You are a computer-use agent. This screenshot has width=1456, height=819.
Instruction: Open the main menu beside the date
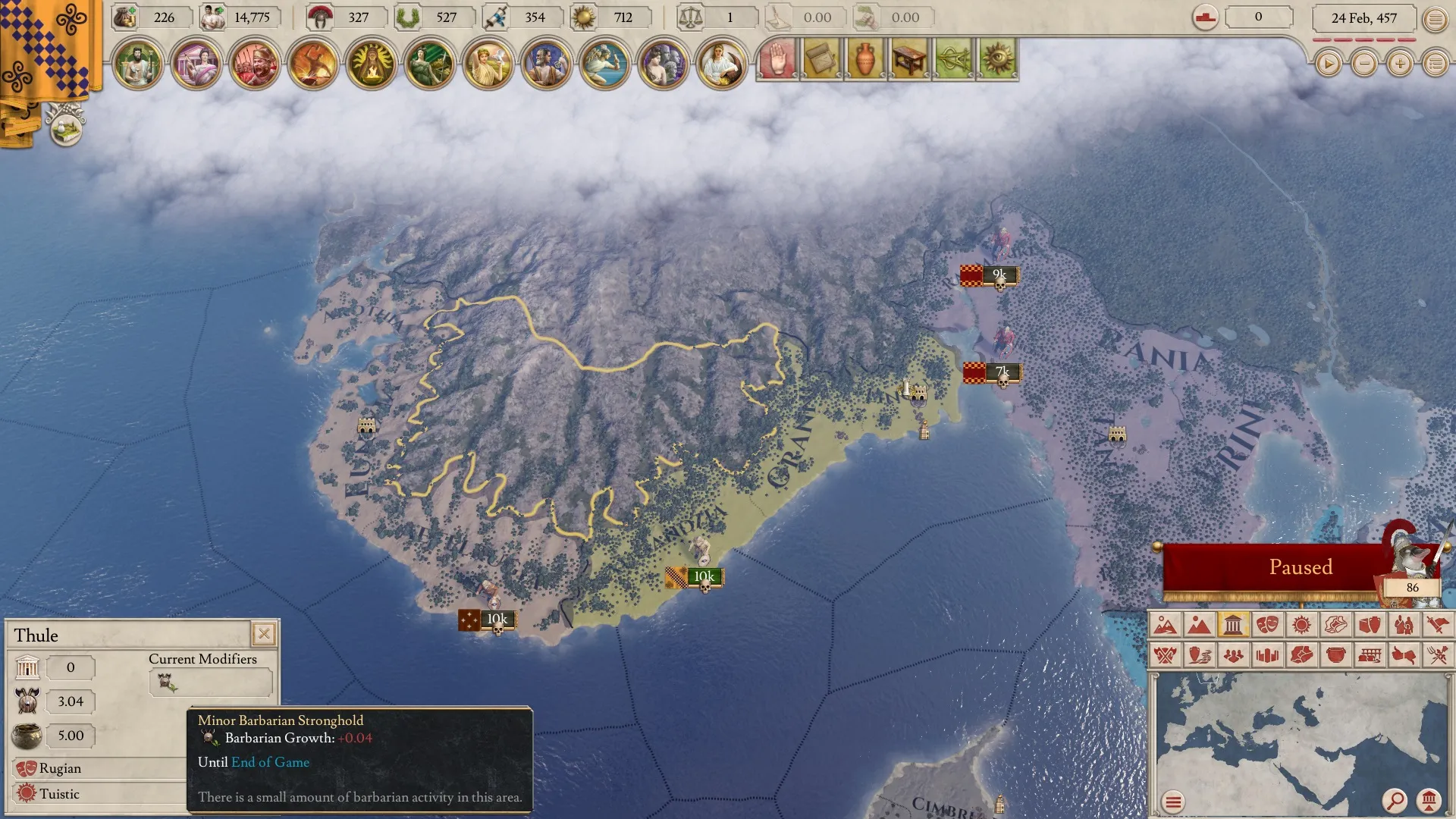click(1435, 19)
